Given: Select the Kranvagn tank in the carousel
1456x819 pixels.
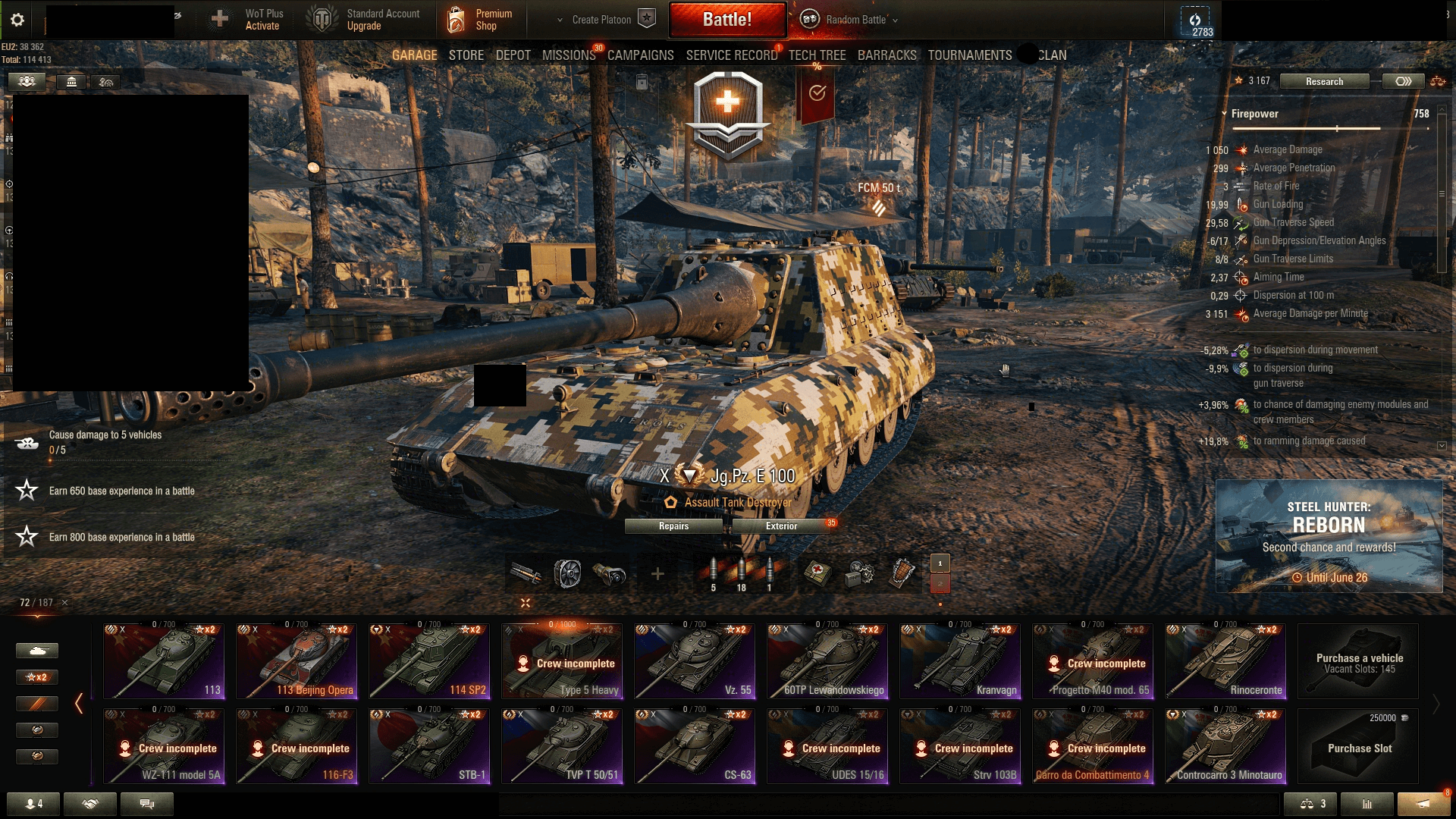Looking at the screenshot, I should pyautogui.click(x=961, y=661).
